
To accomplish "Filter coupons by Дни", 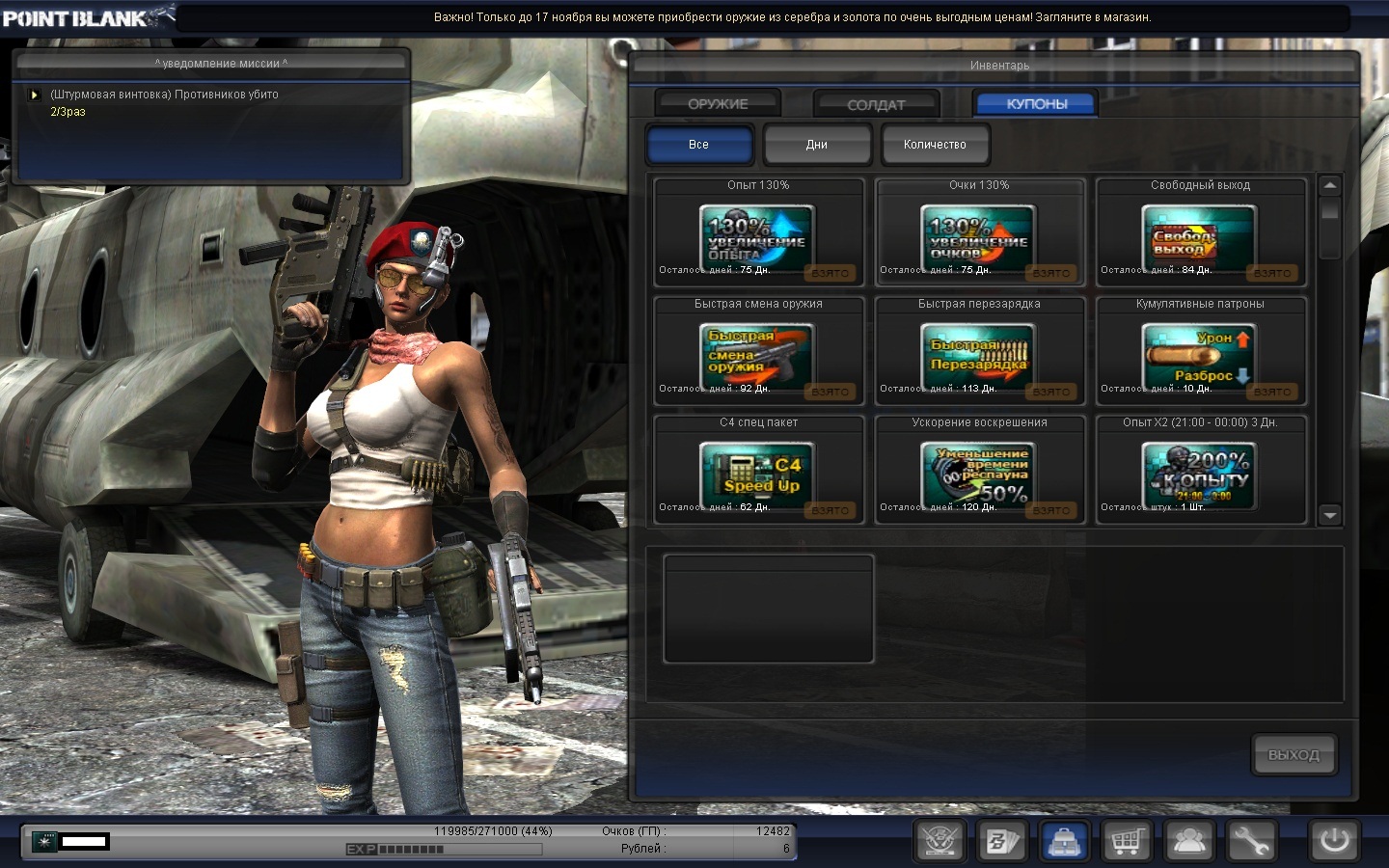I will (x=817, y=145).
